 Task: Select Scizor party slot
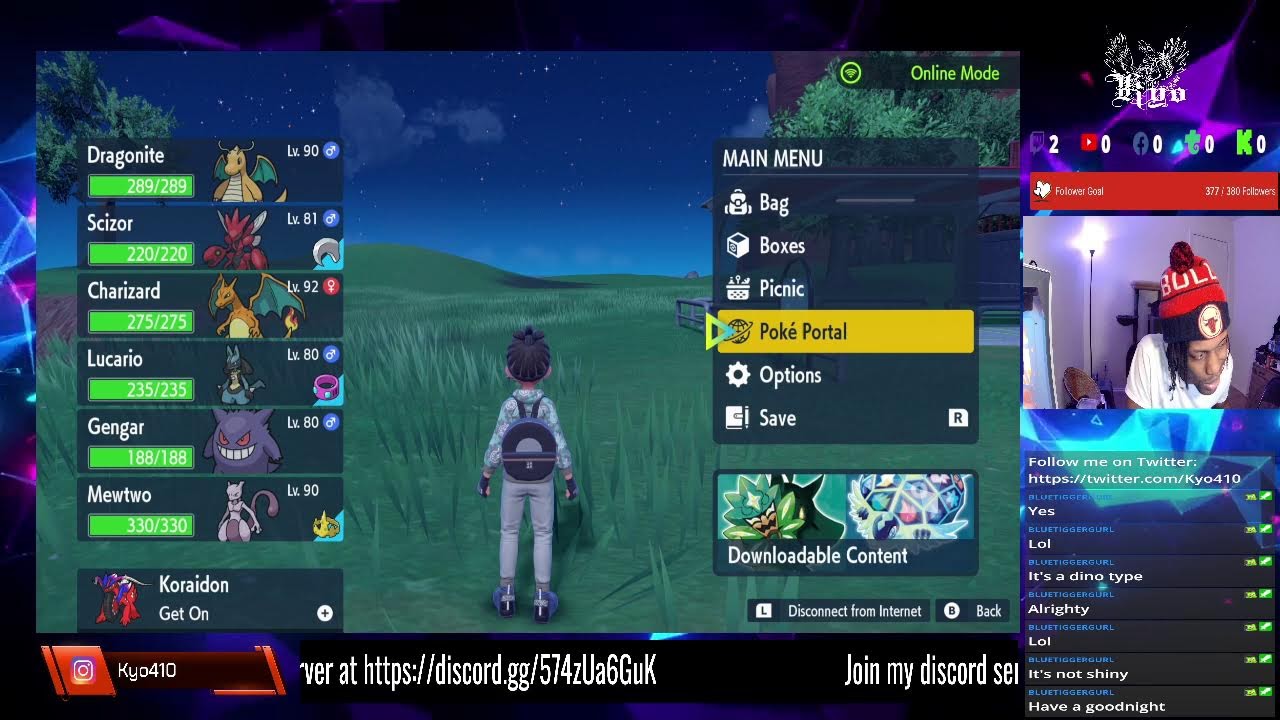coord(210,238)
